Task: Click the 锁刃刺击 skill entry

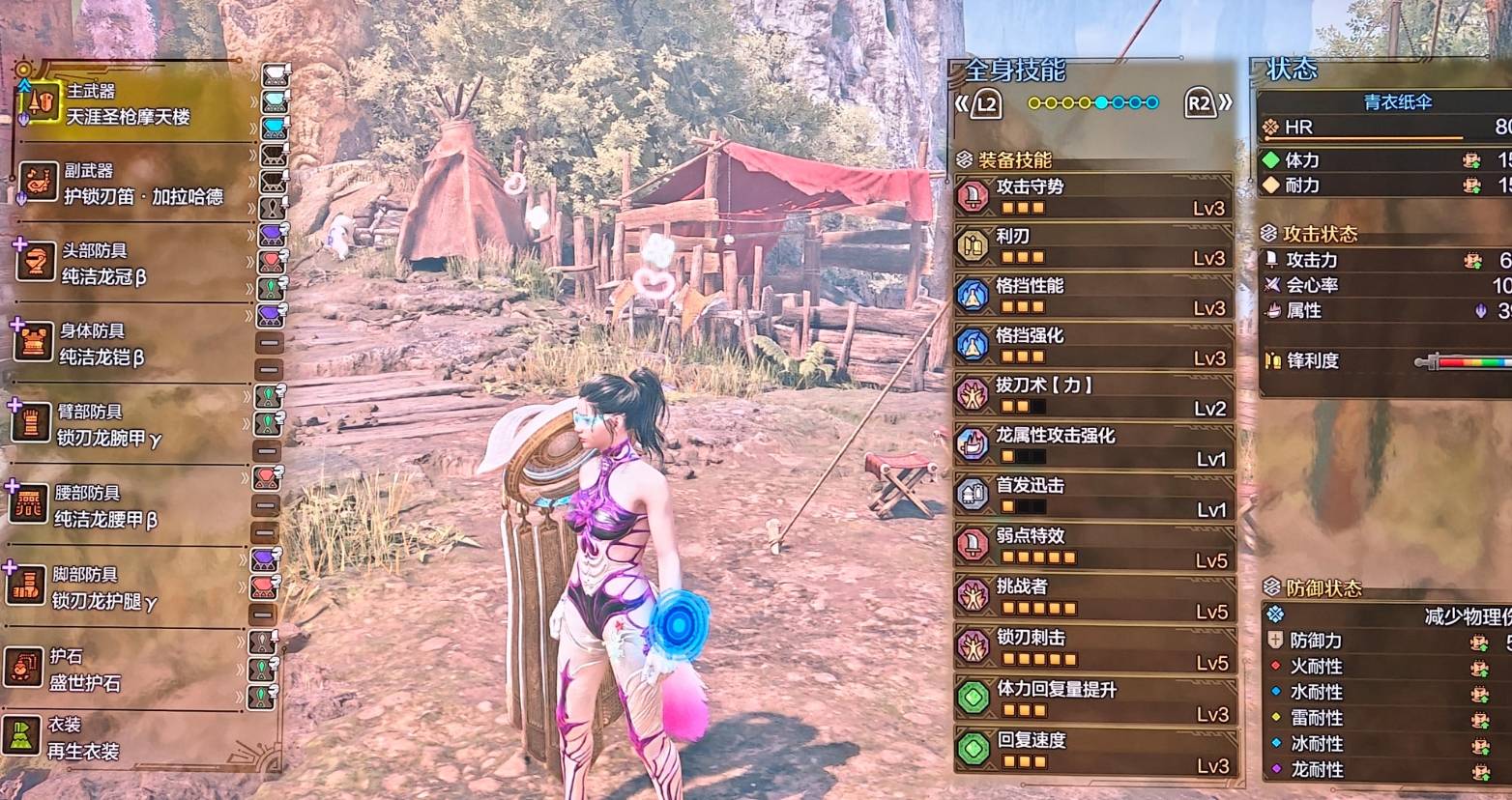Action: click(x=1093, y=648)
